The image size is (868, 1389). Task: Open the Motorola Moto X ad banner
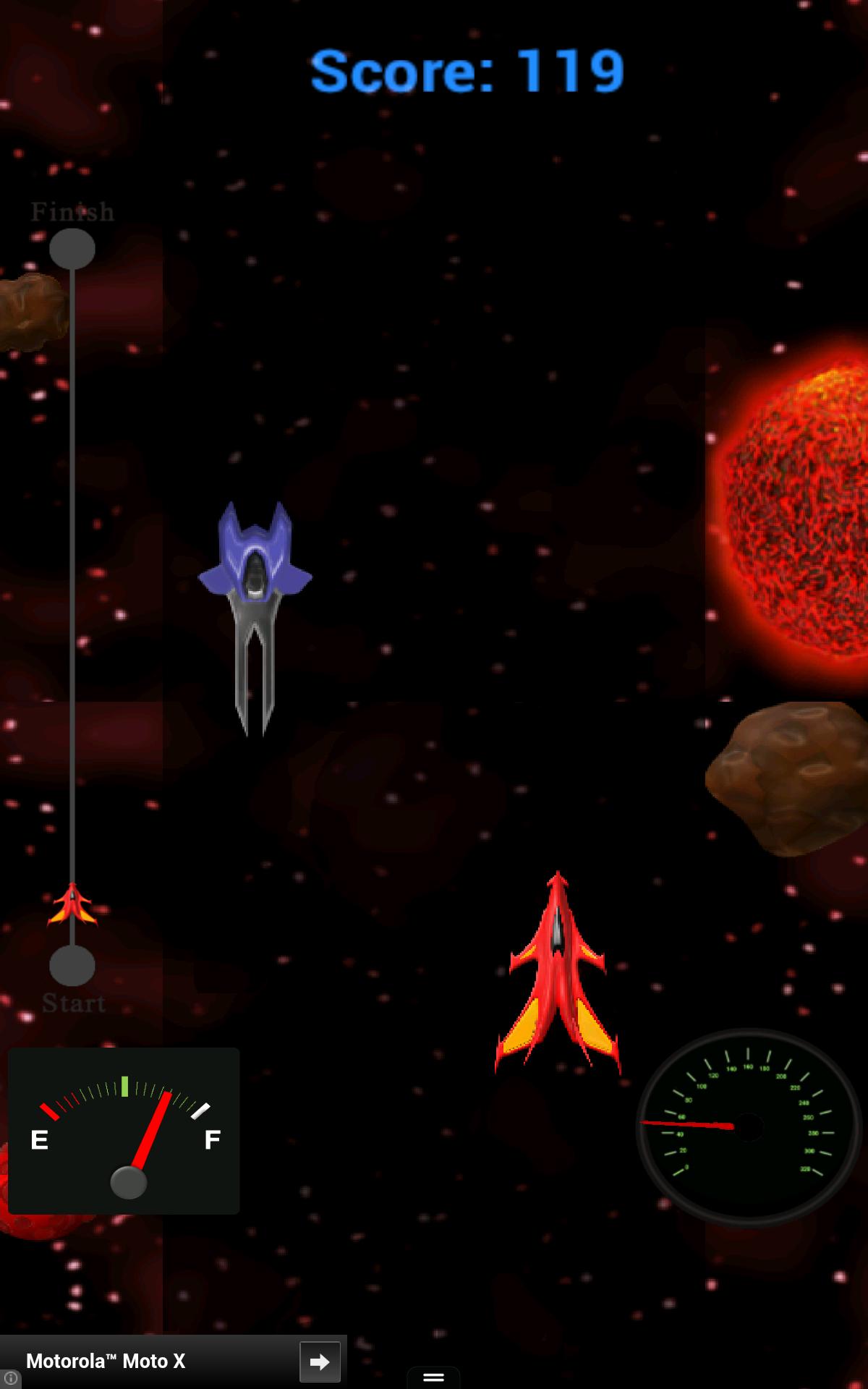tap(145, 1362)
